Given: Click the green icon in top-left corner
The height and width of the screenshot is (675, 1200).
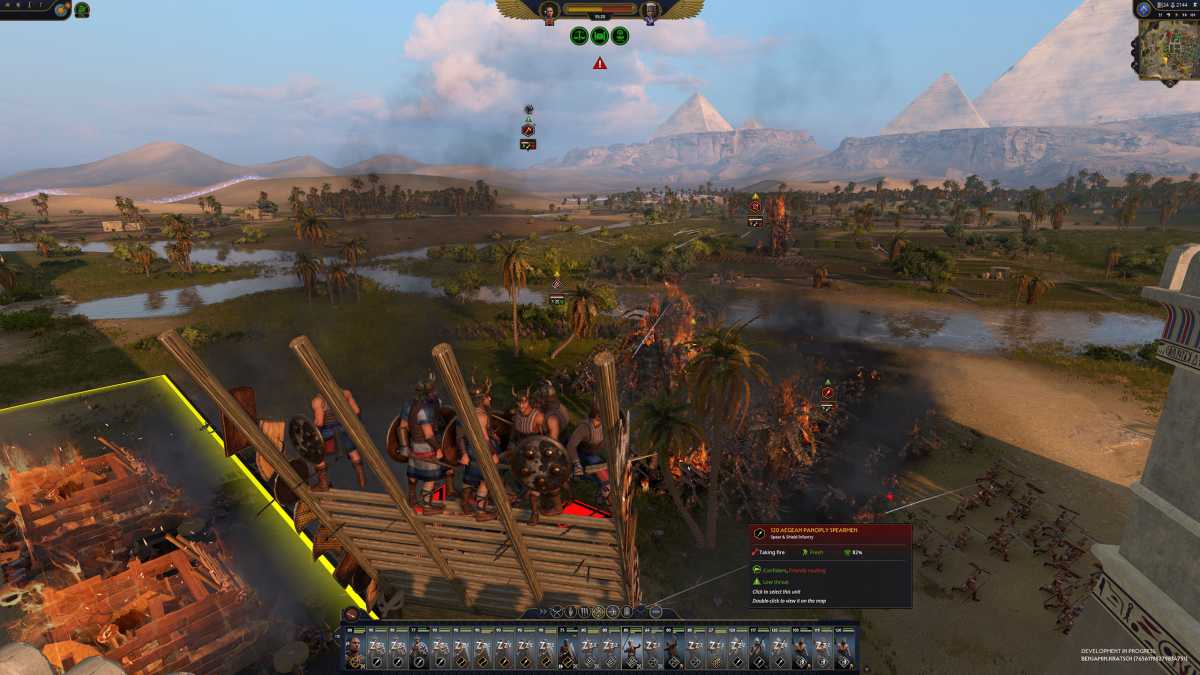Looking at the screenshot, I should point(82,10).
